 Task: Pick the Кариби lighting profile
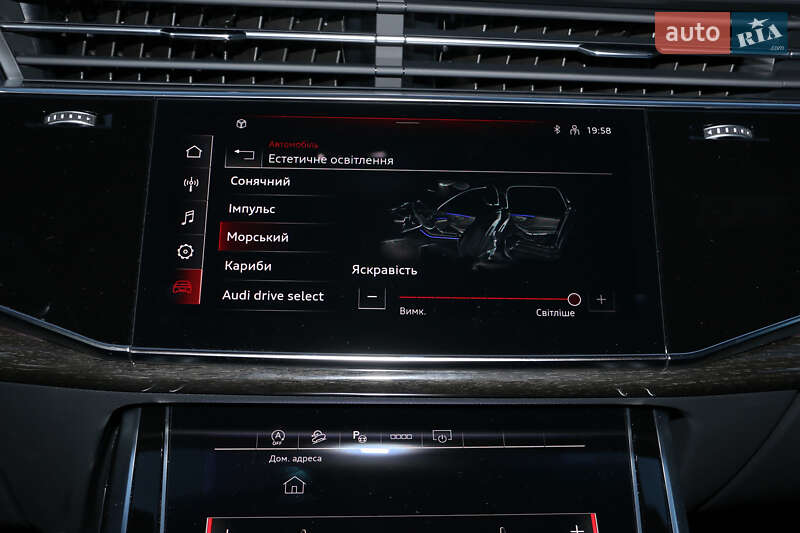[x=248, y=266]
